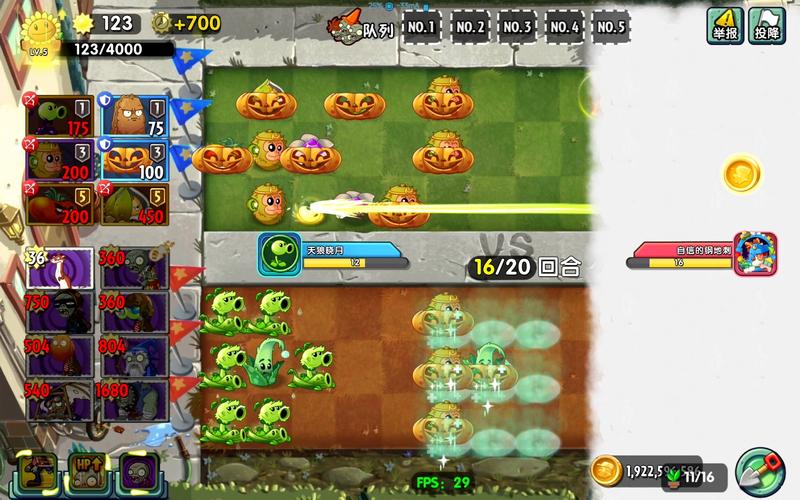Select the NO.5 queue slot
This screenshot has height=500, width=800.
(x=611, y=27)
